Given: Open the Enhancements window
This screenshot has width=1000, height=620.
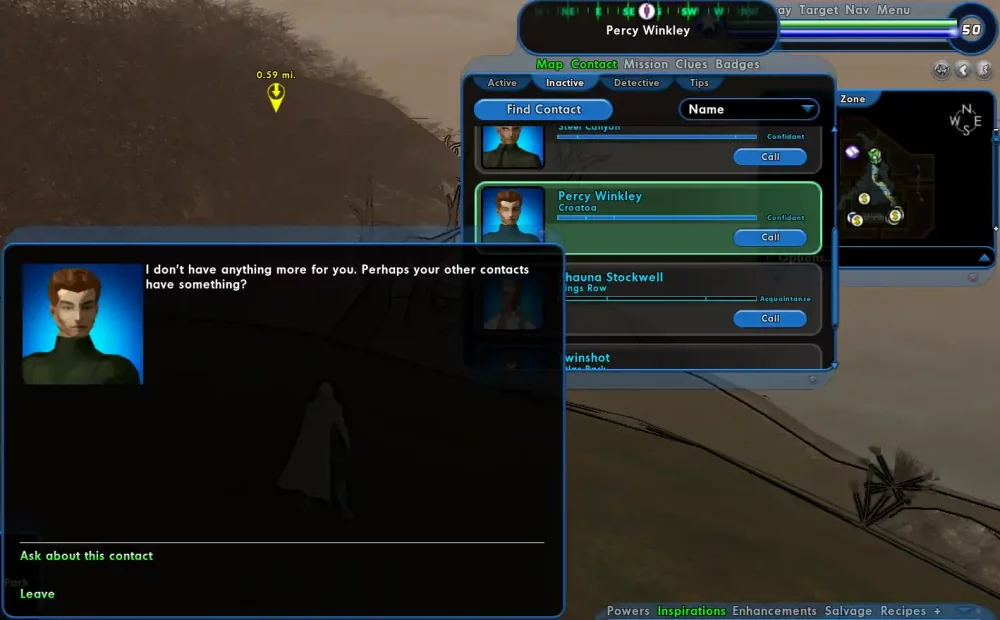Looking at the screenshot, I should [774, 611].
